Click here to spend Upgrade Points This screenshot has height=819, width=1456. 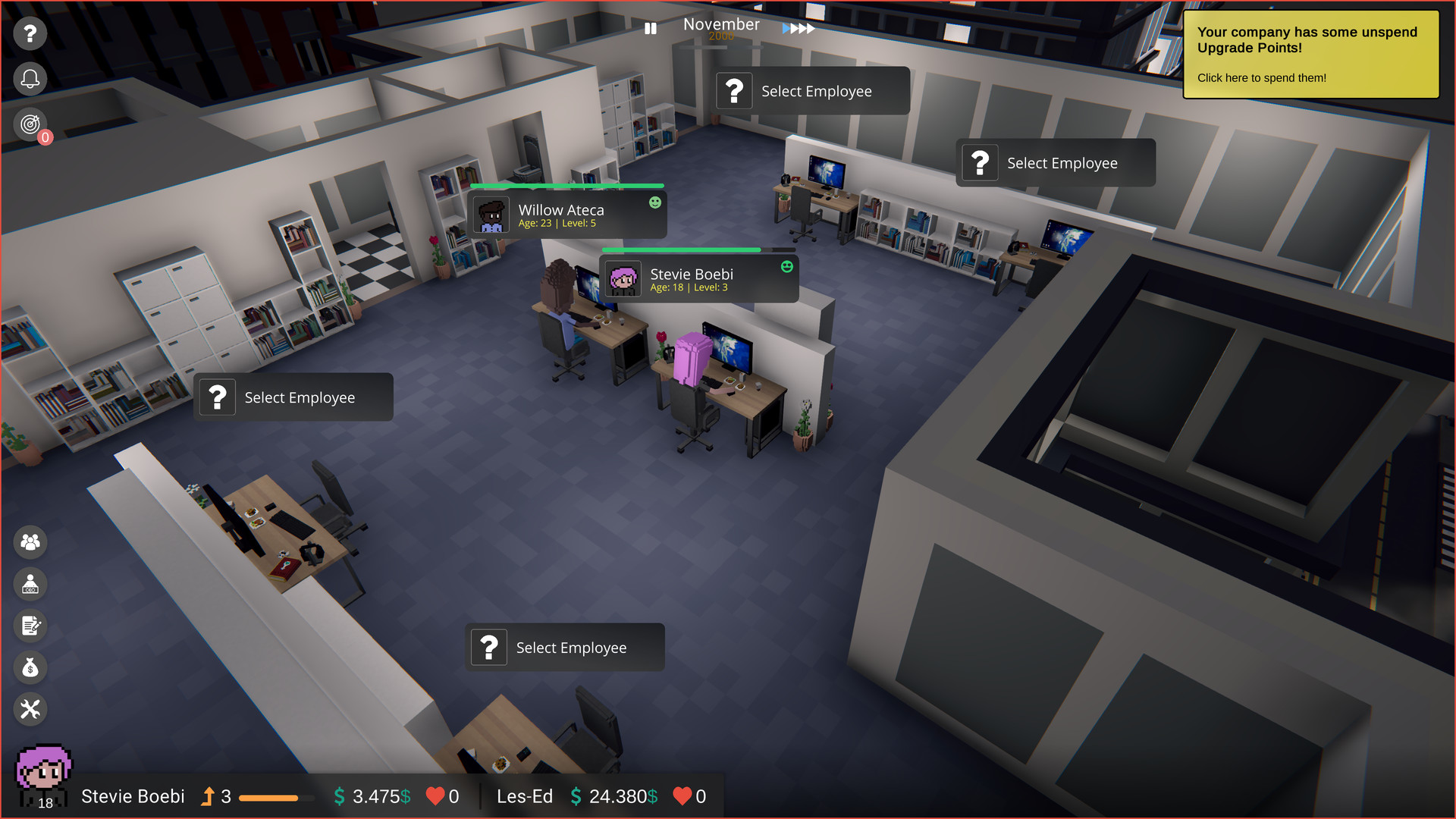click(x=1261, y=77)
